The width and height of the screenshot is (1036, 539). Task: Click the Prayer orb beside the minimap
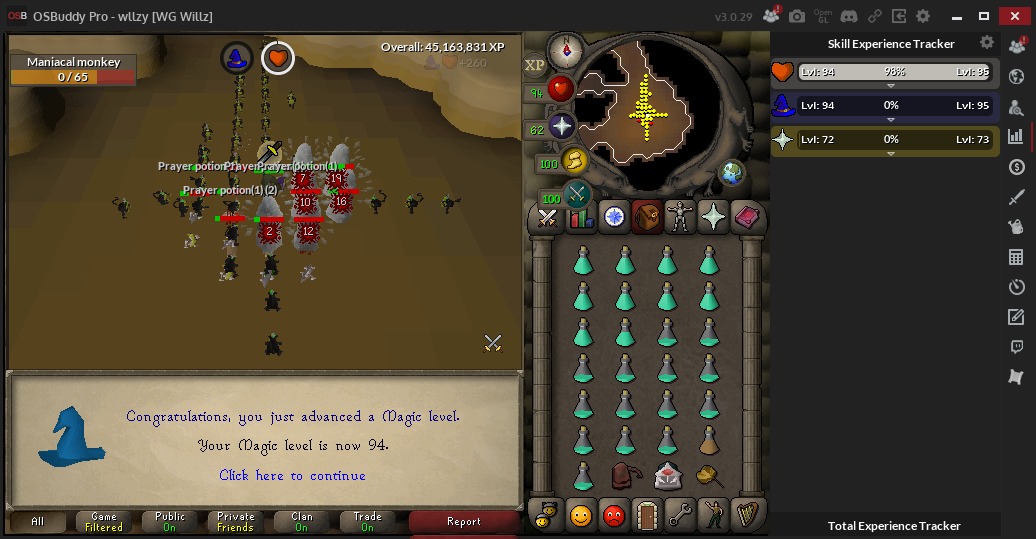point(562,127)
